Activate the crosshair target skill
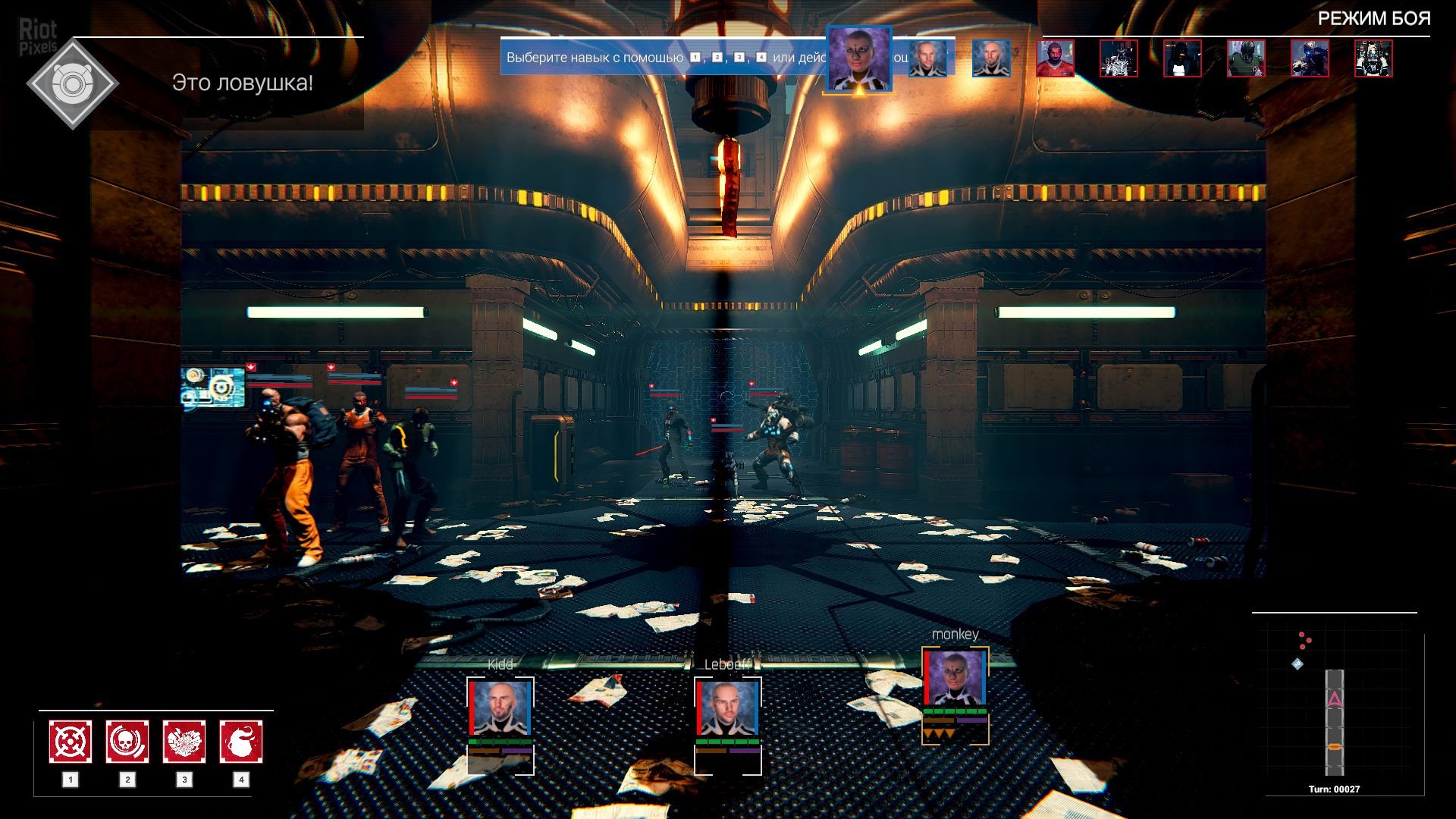The height and width of the screenshot is (819, 1456). point(71,742)
